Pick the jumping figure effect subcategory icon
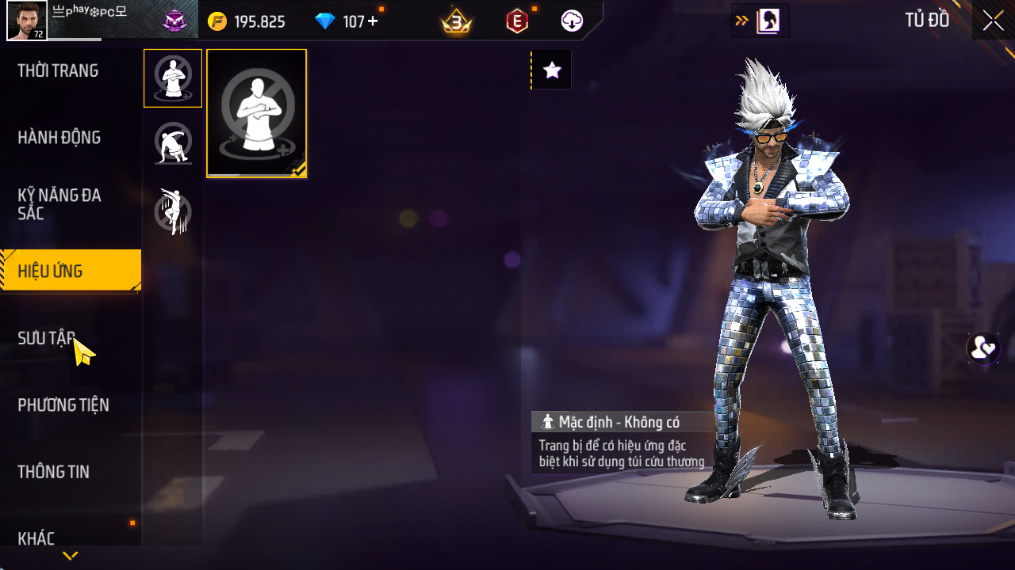1015x570 pixels. click(173, 211)
